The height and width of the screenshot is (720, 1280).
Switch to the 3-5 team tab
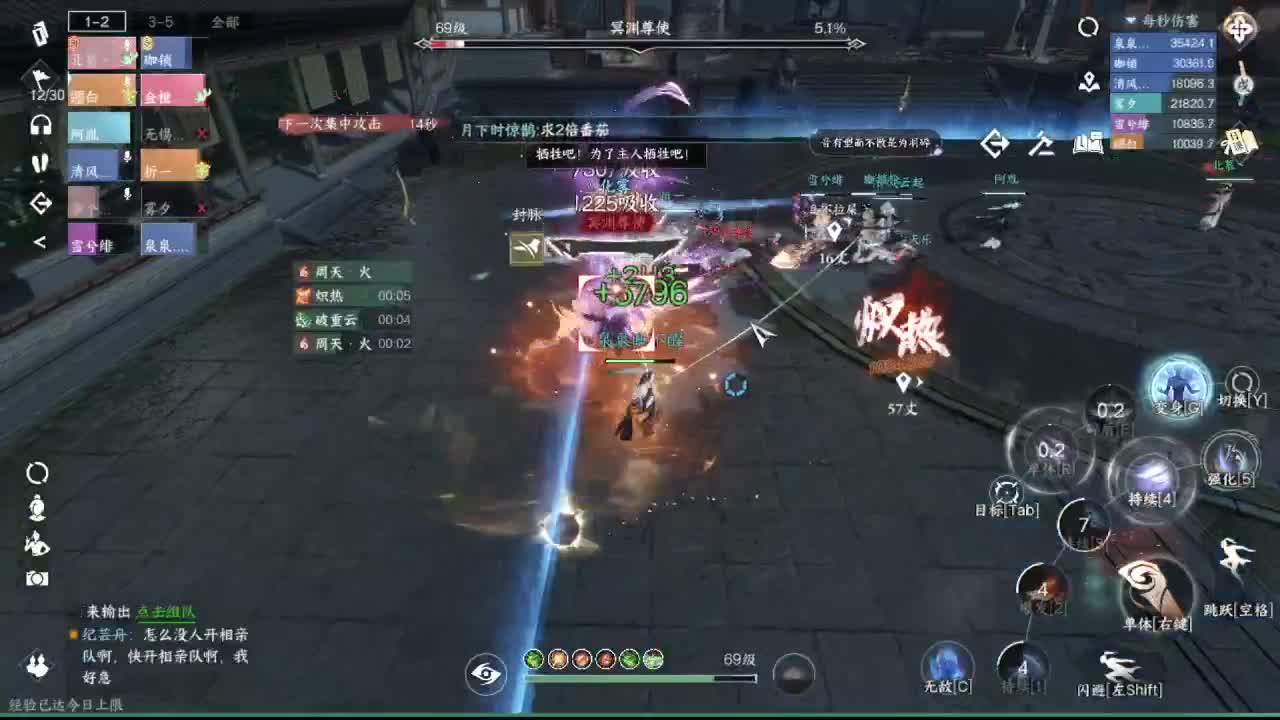pos(160,22)
